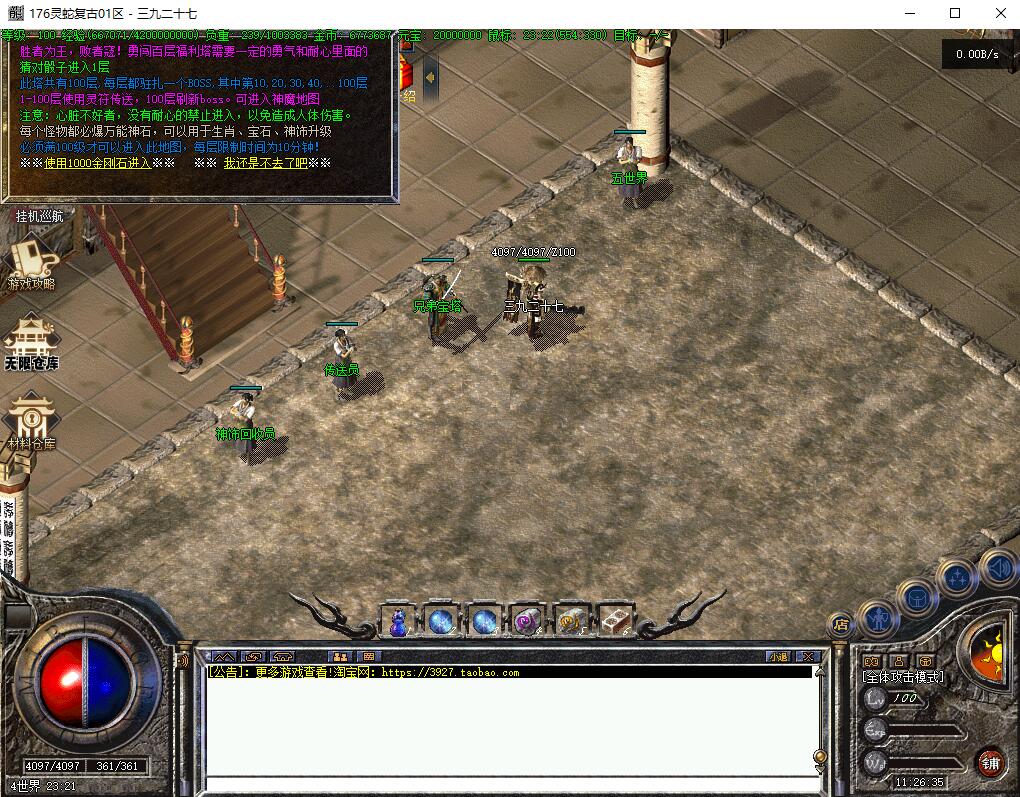Image resolution: width=1020 pixels, height=797 pixels.
Task: Close the chat panel with its X button
Action: [x=809, y=657]
